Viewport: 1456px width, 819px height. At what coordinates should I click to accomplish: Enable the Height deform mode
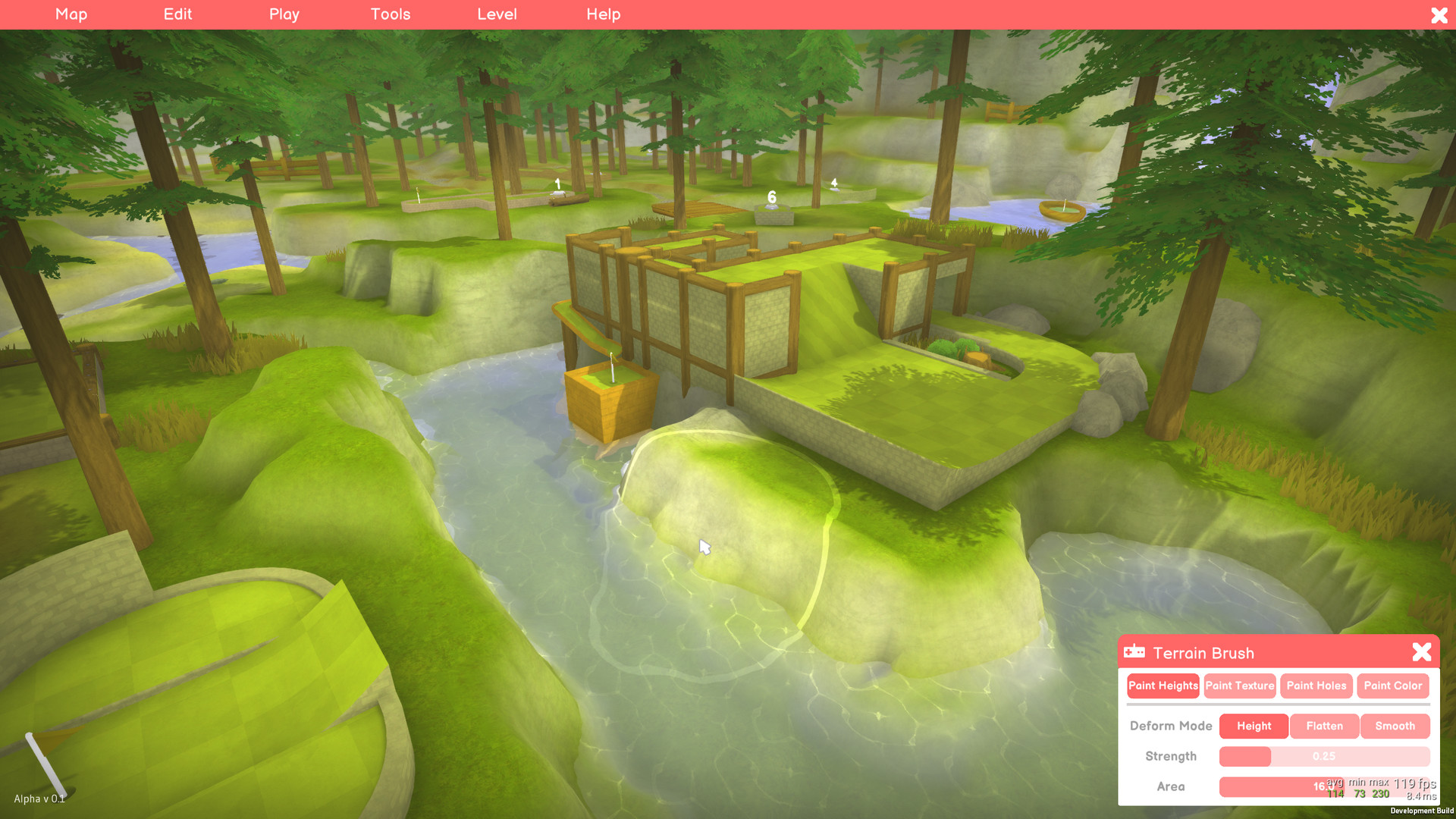[x=1253, y=726]
